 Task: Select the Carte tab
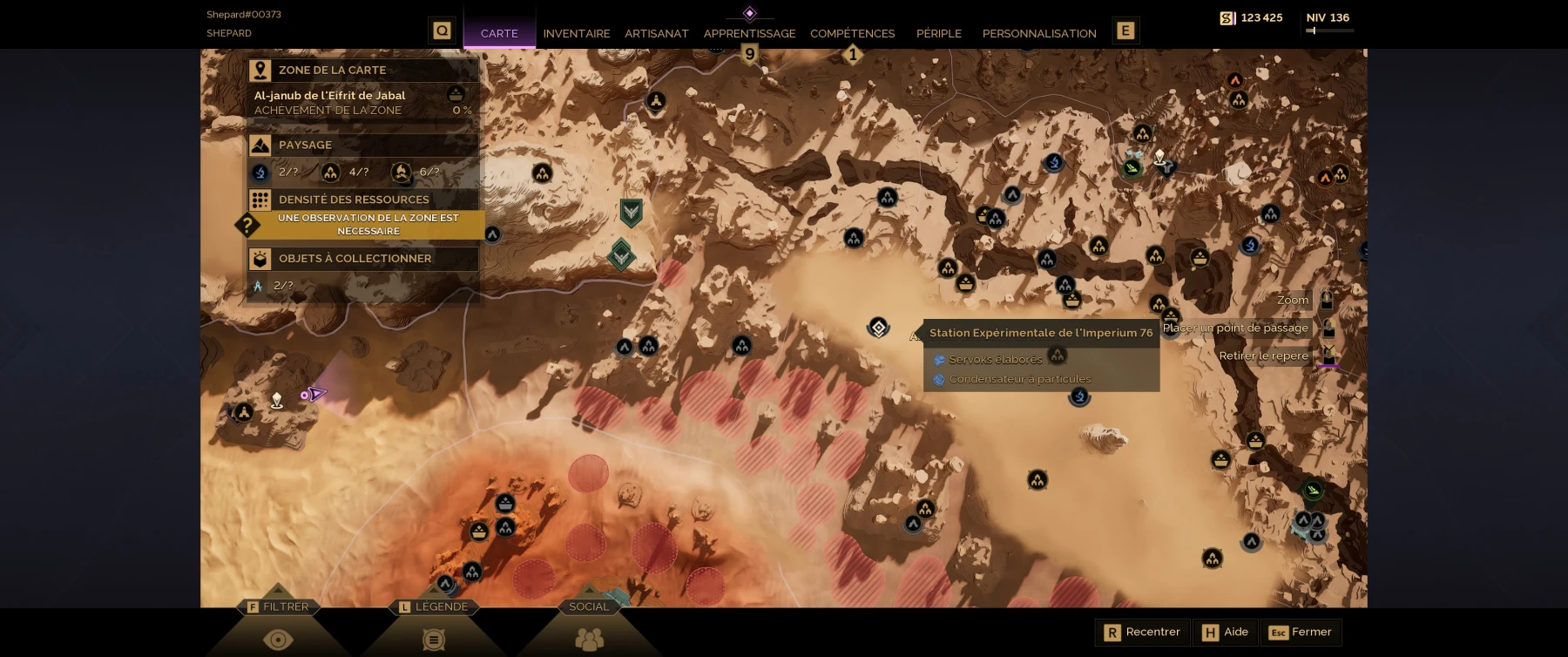pos(499,33)
